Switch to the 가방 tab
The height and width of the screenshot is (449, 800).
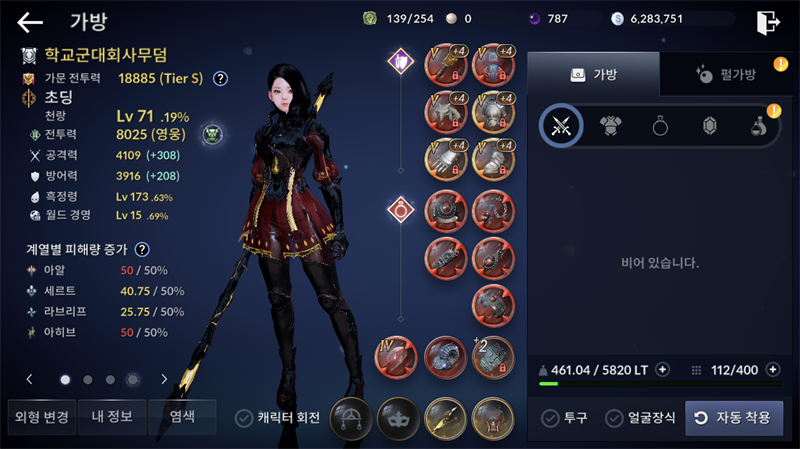(593, 74)
